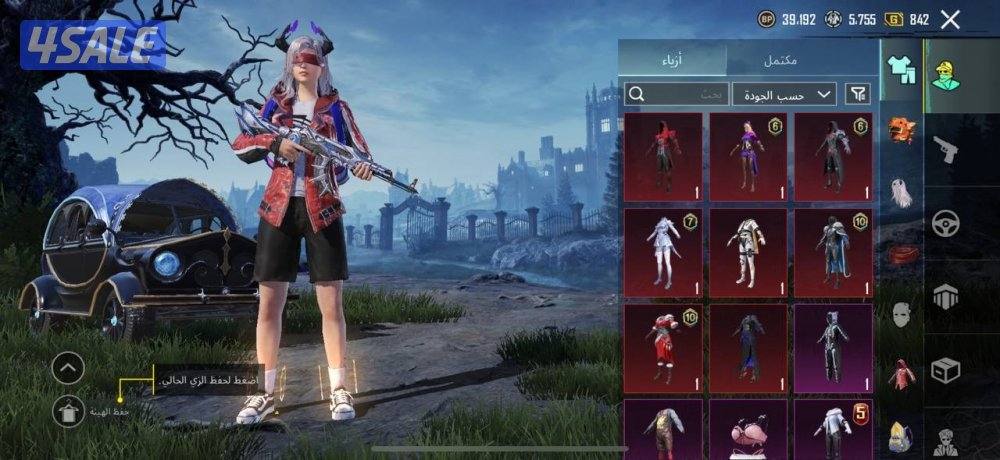Image resolution: width=1000 pixels, height=460 pixels.
Task: Select the outfit with the red 5 badge
Action: (832, 428)
